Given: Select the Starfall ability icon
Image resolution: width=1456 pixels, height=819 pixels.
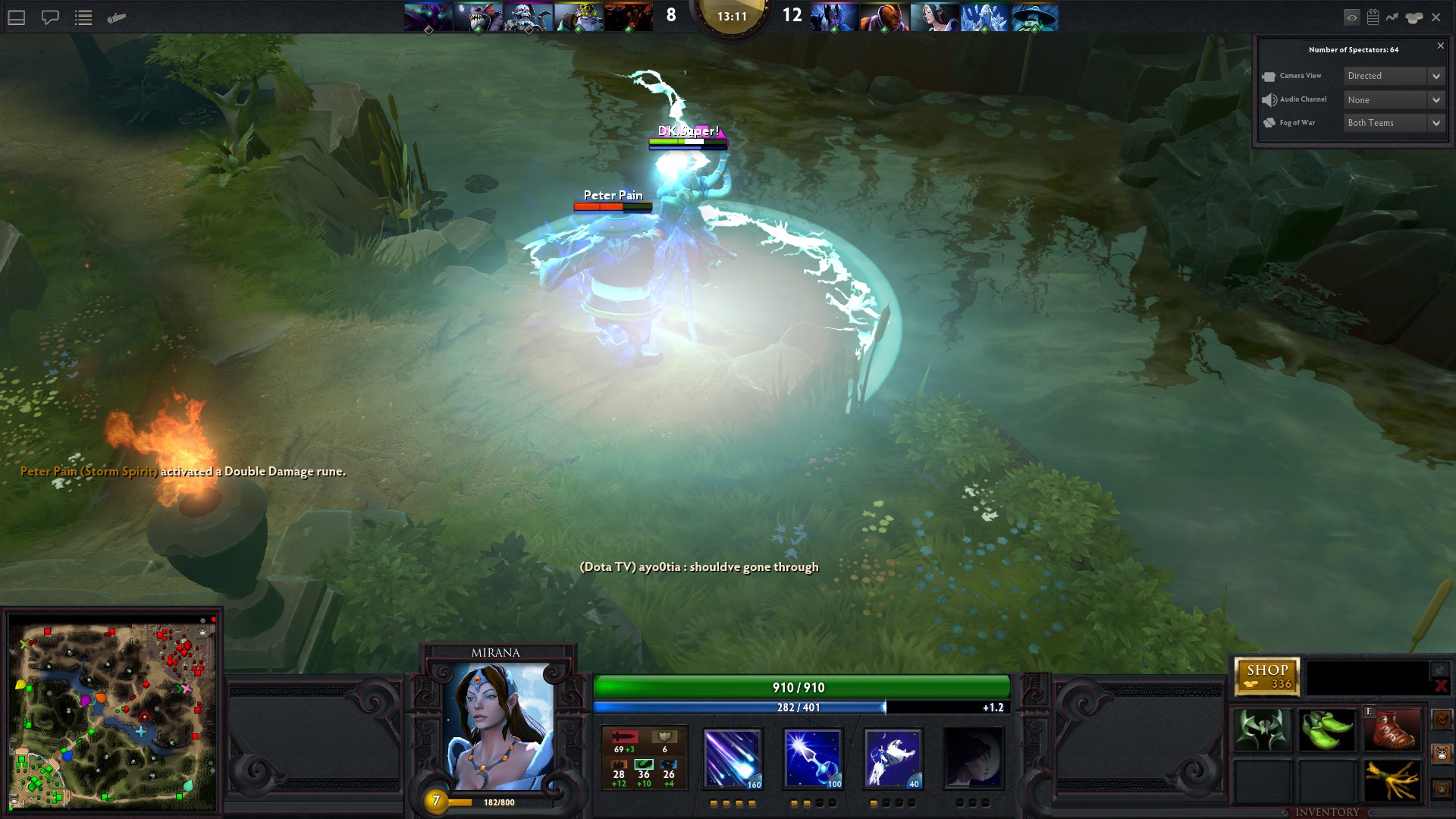Looking at the screenshot, I should [732, 758].
